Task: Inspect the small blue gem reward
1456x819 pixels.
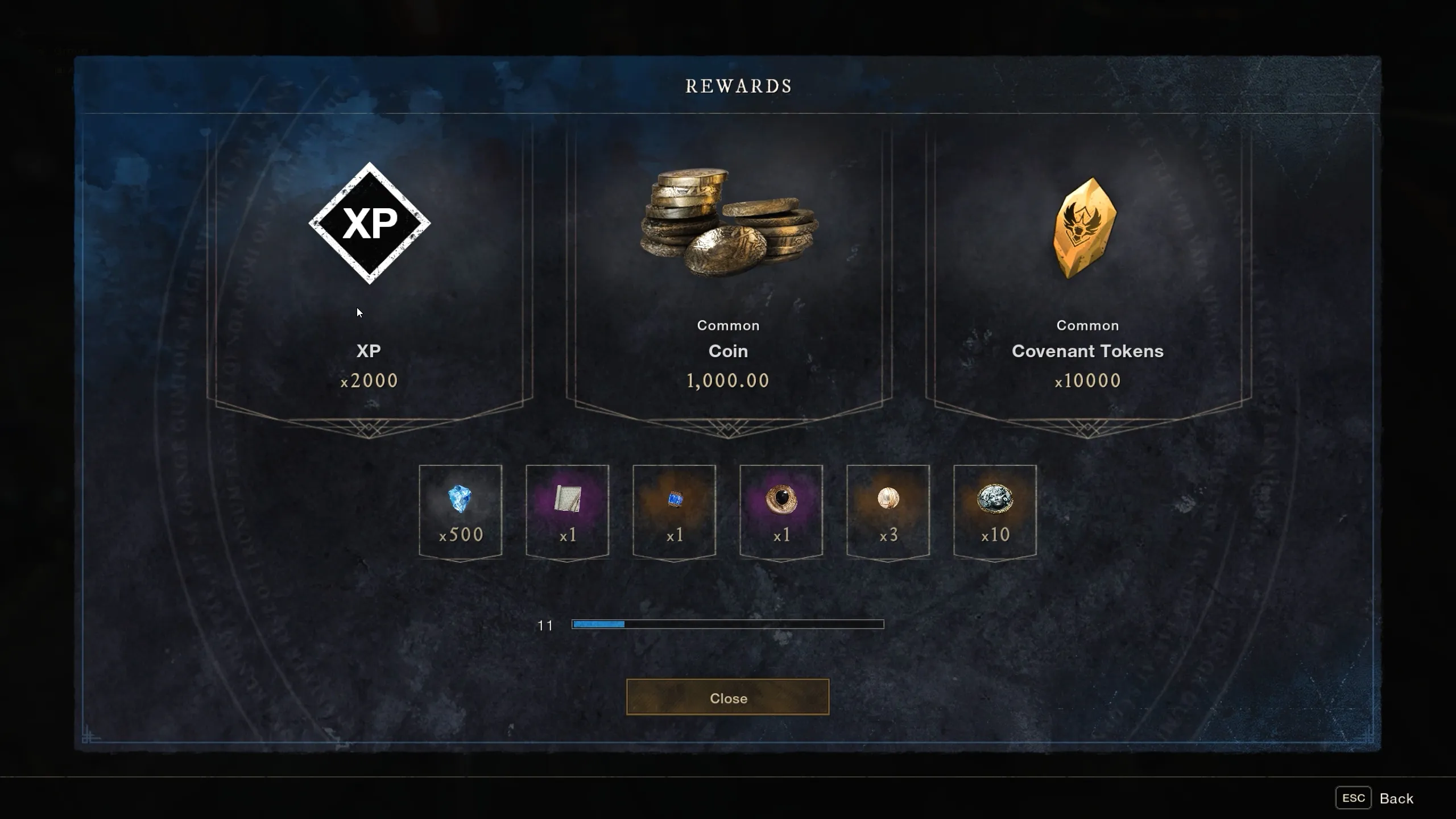Action: (674, 511)
